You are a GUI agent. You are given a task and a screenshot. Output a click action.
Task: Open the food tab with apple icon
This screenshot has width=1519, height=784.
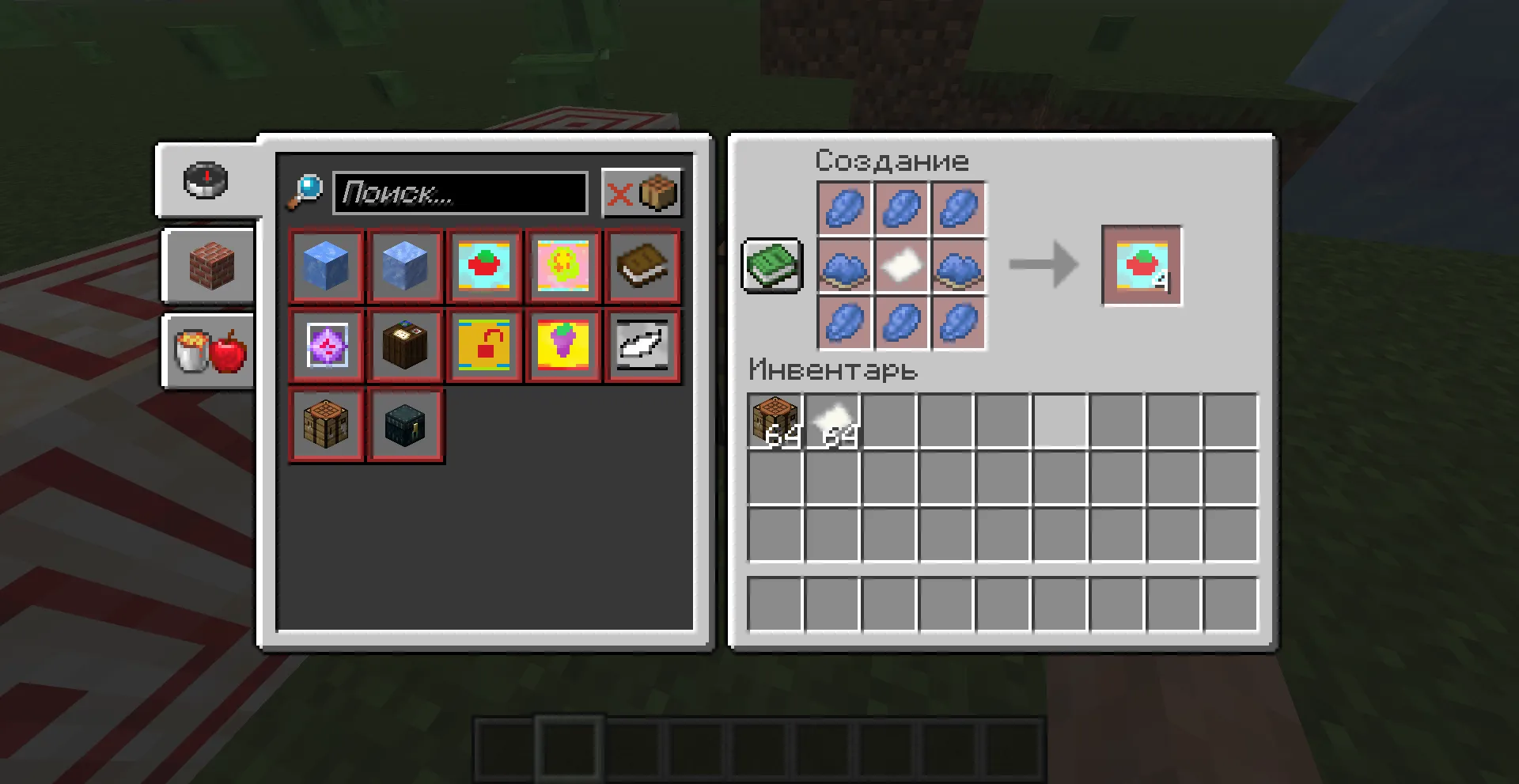[x=206, y=352]
